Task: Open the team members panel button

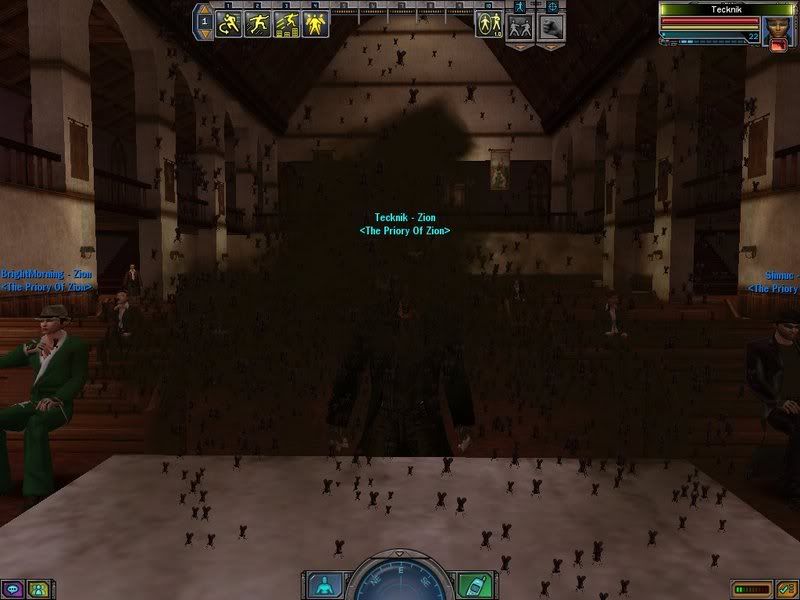Action: click(x=37, y=589)
